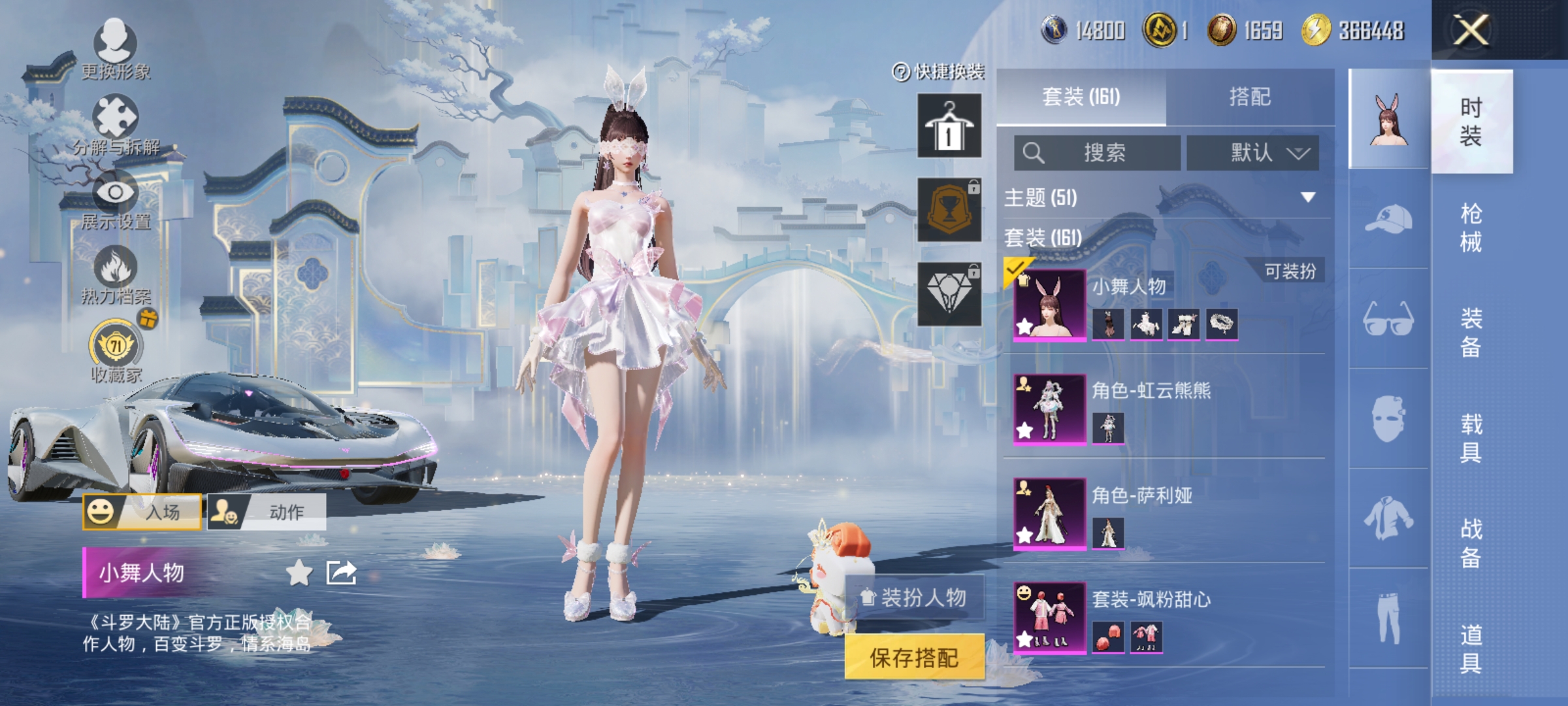This screenshot has width=1568, height=706.
Task: Open the 更换形象 character change panel
Action: coord(115,50)
